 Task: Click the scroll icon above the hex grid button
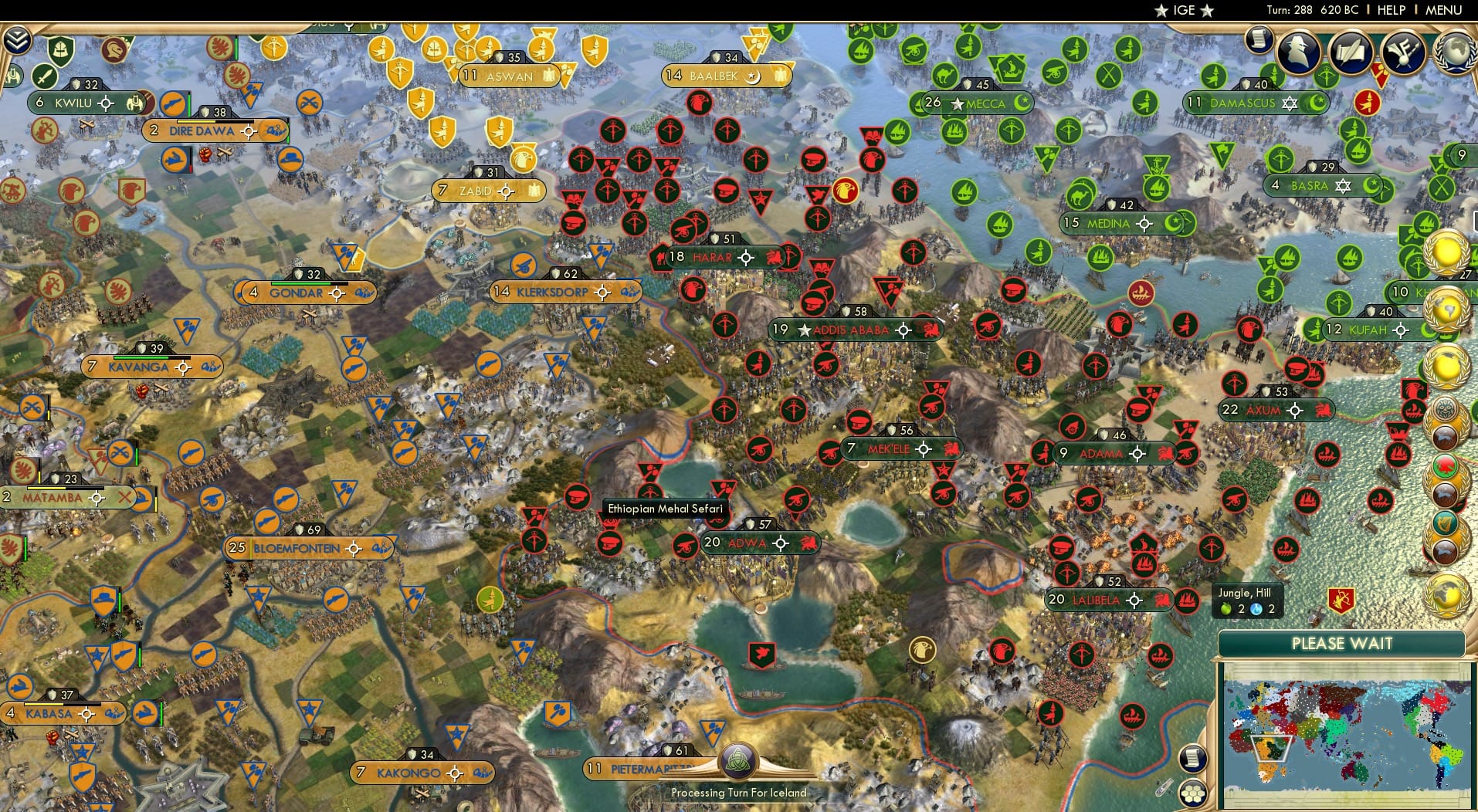pyautogui.click(x=1194, y=758)
